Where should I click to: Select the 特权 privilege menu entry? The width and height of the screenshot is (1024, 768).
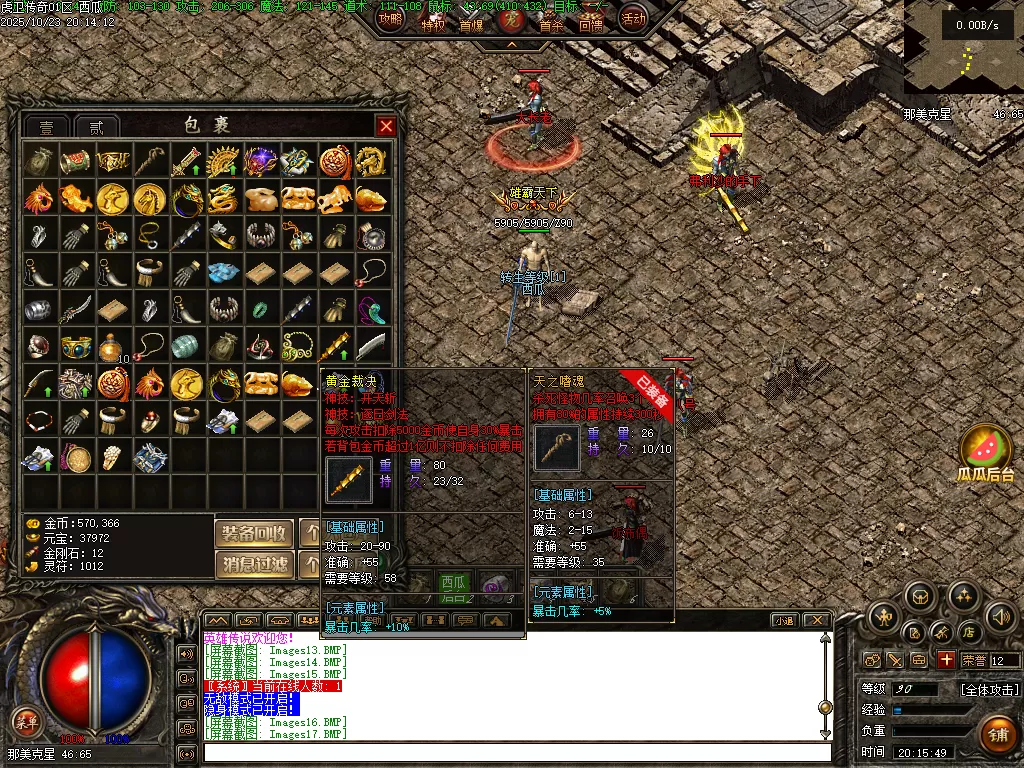pyautogui.click(x=433, y=25)
